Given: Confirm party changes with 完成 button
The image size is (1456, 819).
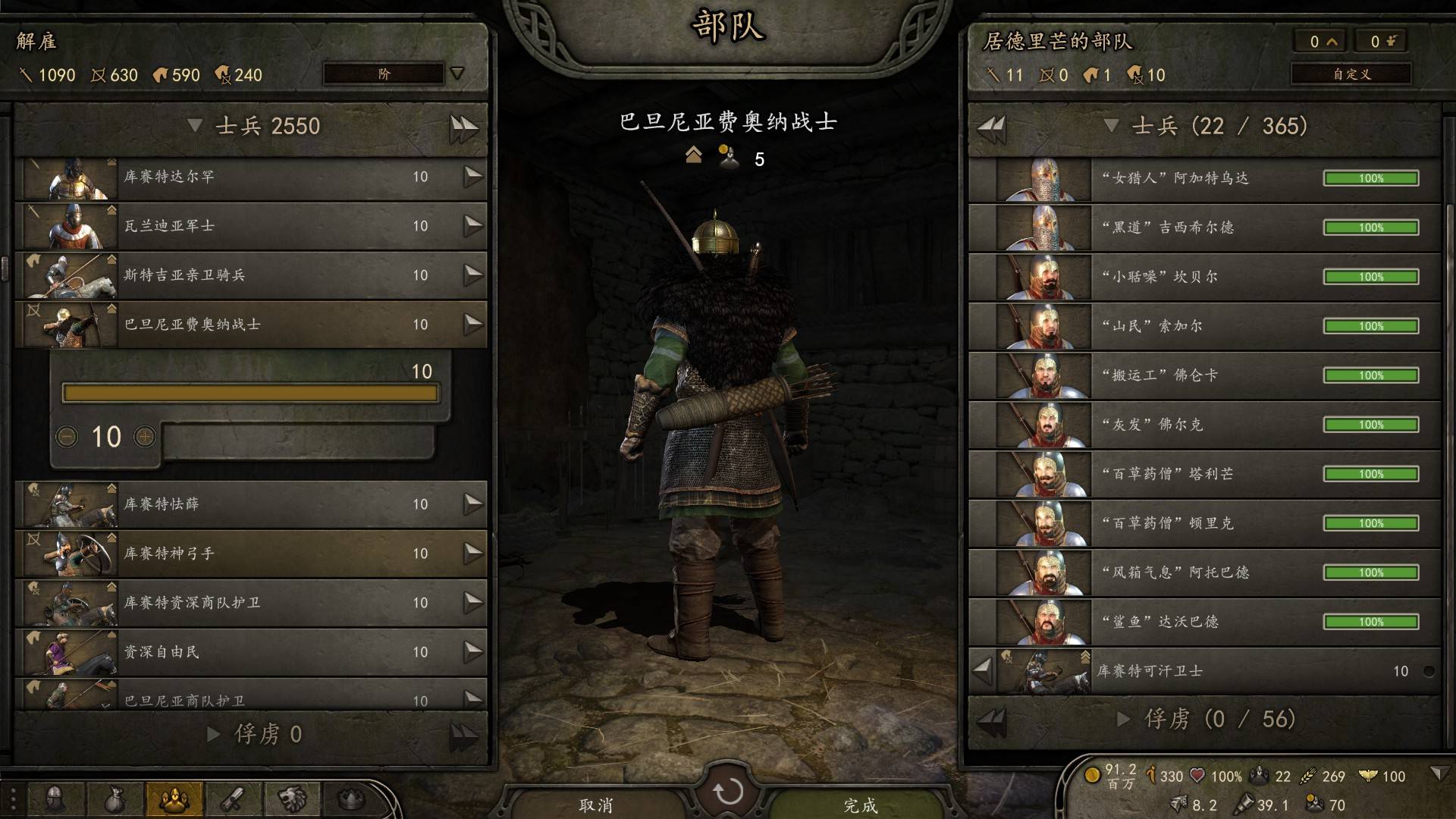Looking at the screenshot, I should click(860, 804).
